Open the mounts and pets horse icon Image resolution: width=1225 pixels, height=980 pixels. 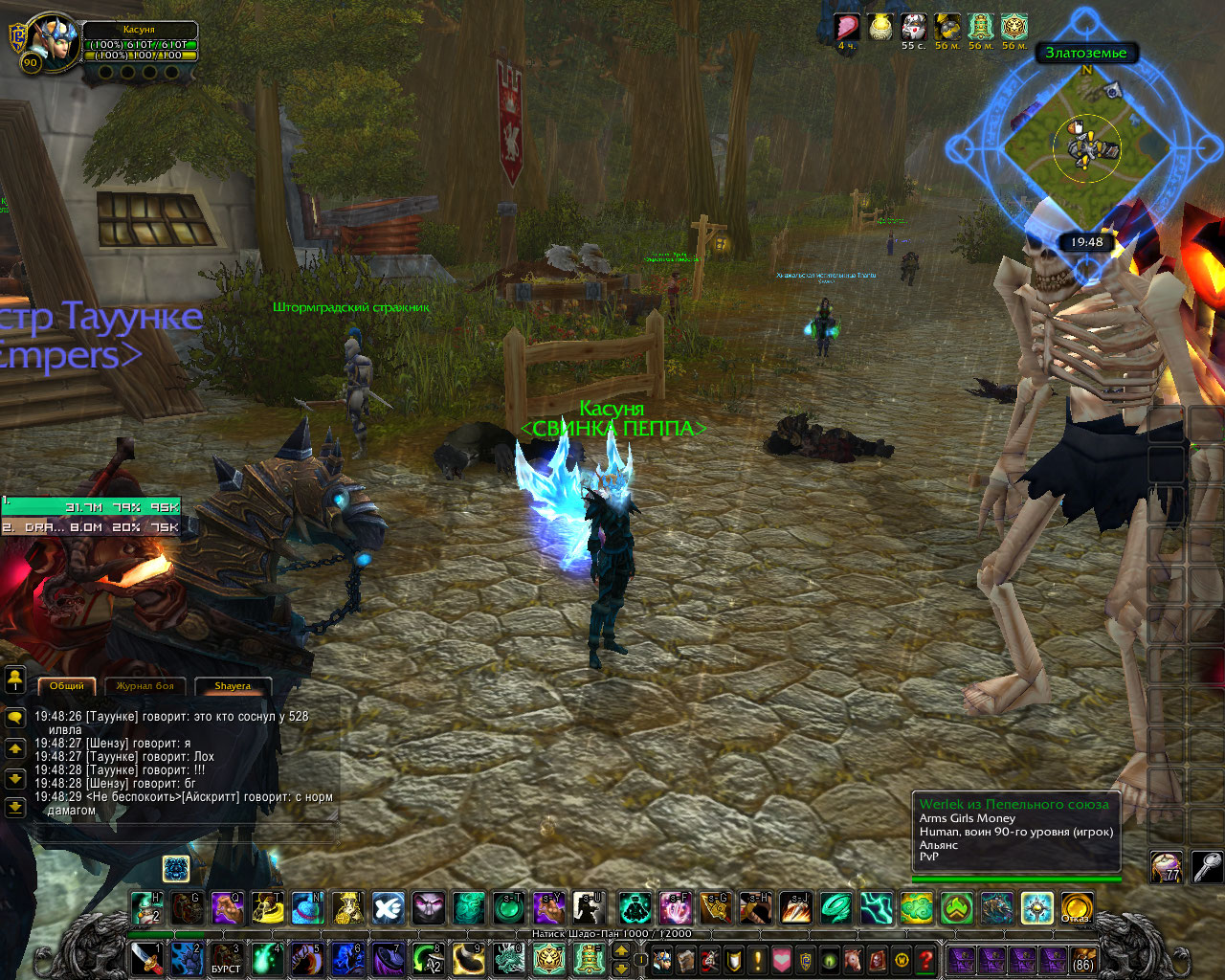(854, 959)
